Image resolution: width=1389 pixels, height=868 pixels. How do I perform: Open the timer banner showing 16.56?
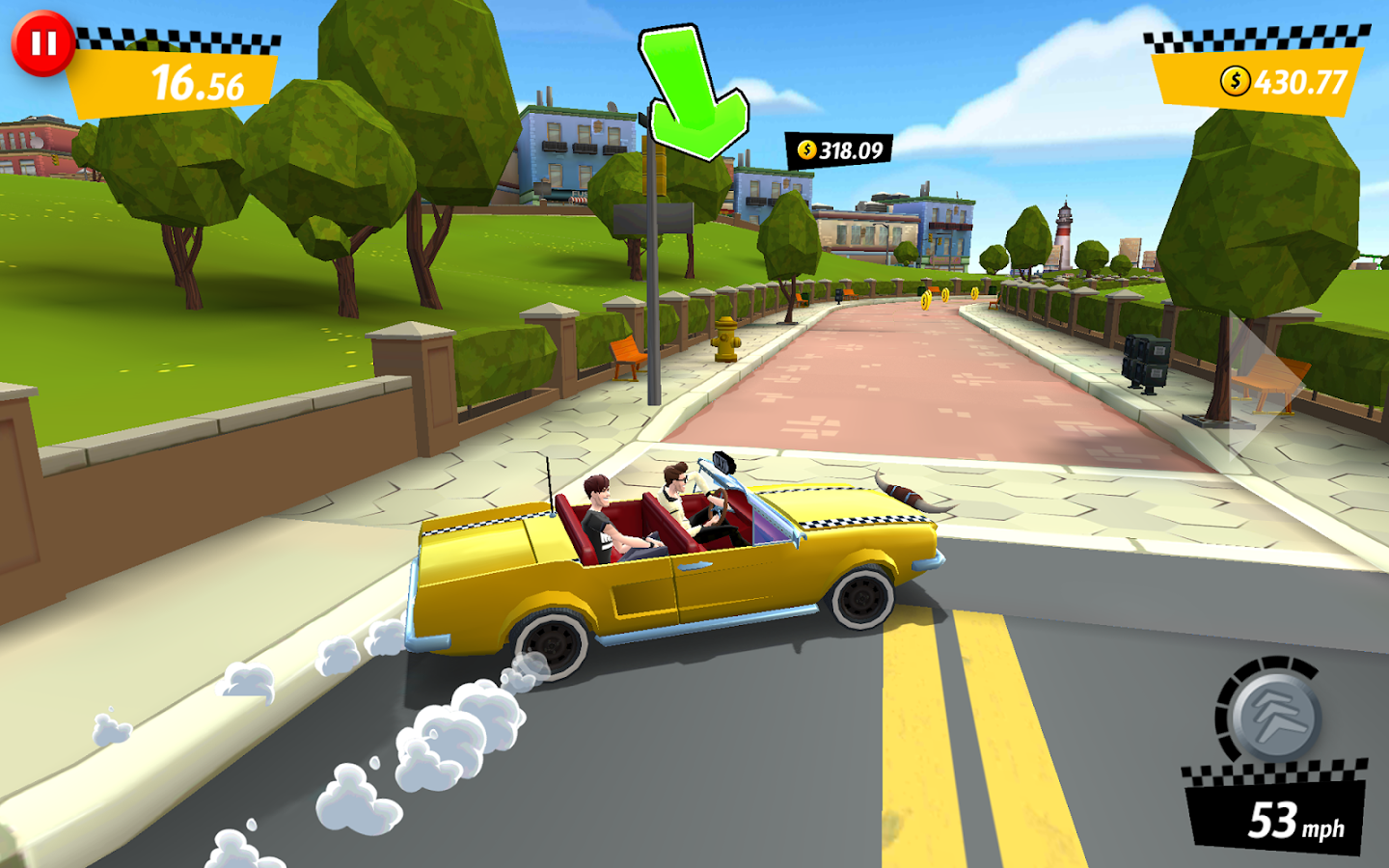click(174, 82)
